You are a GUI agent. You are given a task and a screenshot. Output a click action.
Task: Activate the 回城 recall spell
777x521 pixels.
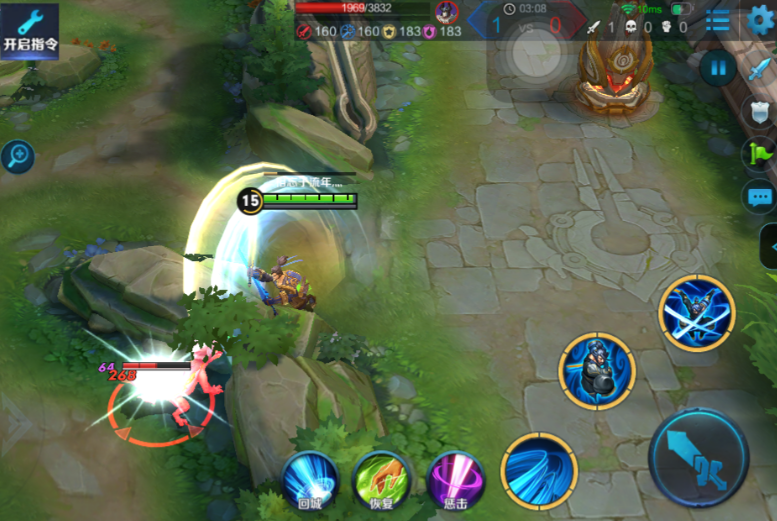[x=311, y=478]
